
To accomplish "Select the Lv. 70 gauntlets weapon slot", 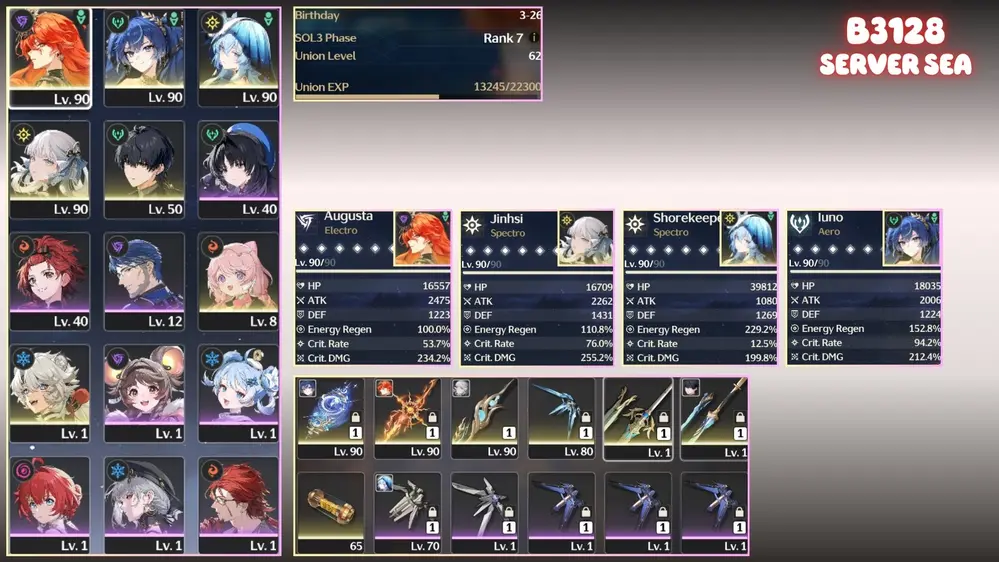I will (407, 513).
